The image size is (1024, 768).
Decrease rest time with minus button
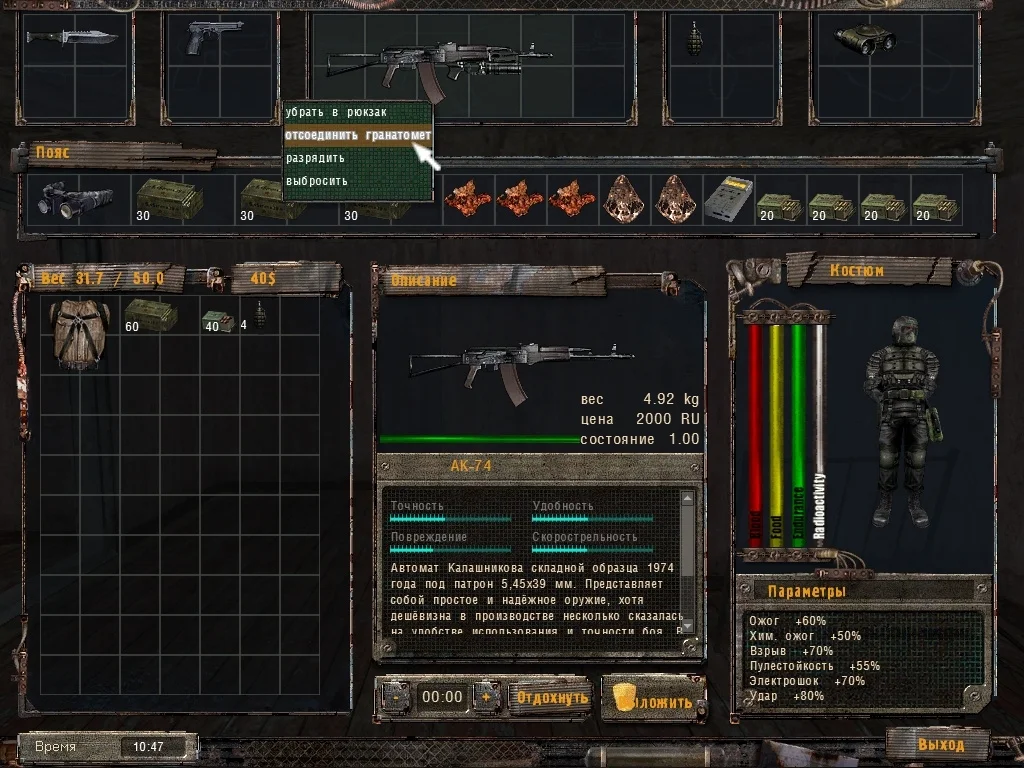coord(394,697)
